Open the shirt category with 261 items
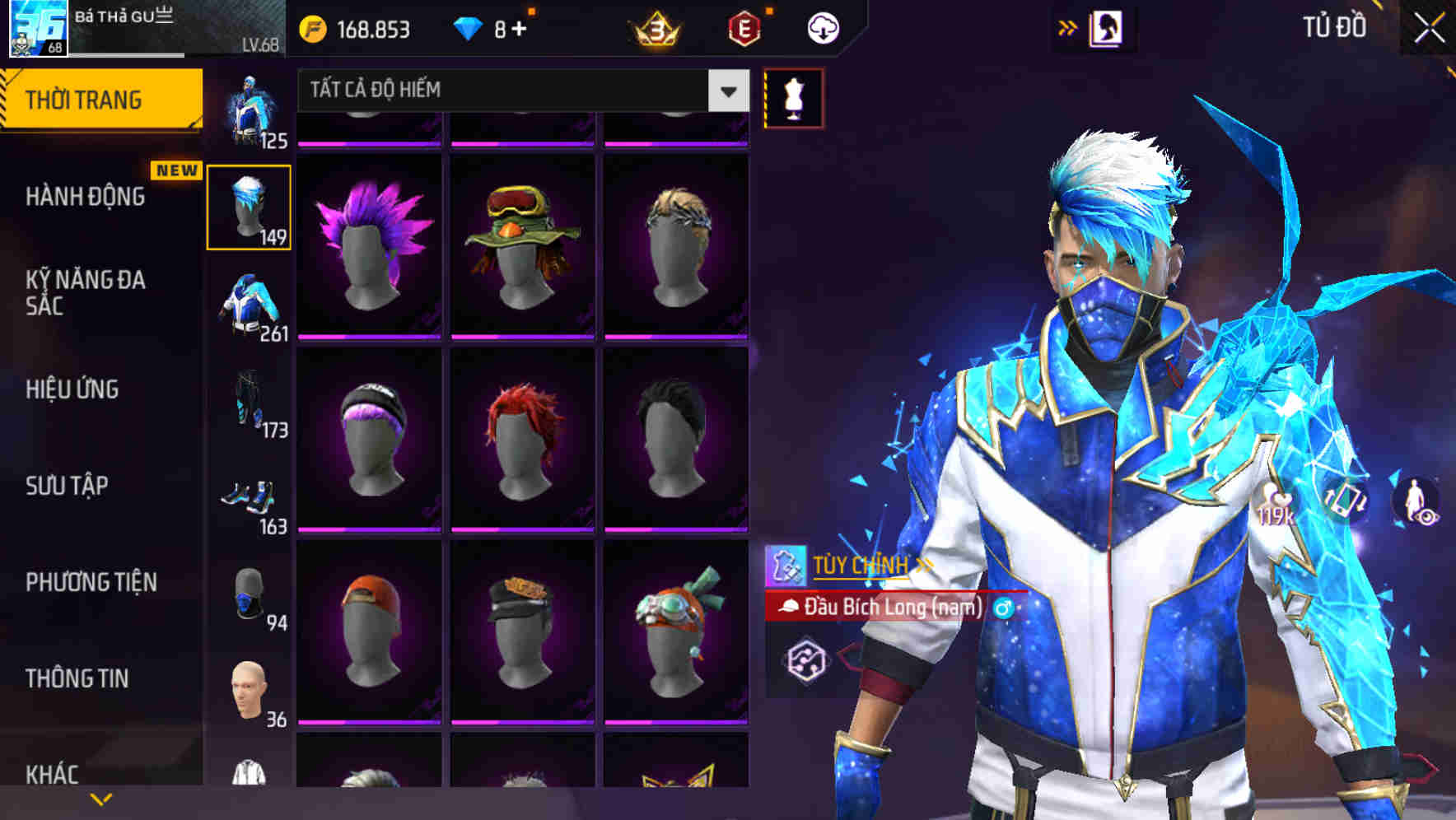Image resolution: width=1456 pixels, height=820 pixels. point(250,306)
